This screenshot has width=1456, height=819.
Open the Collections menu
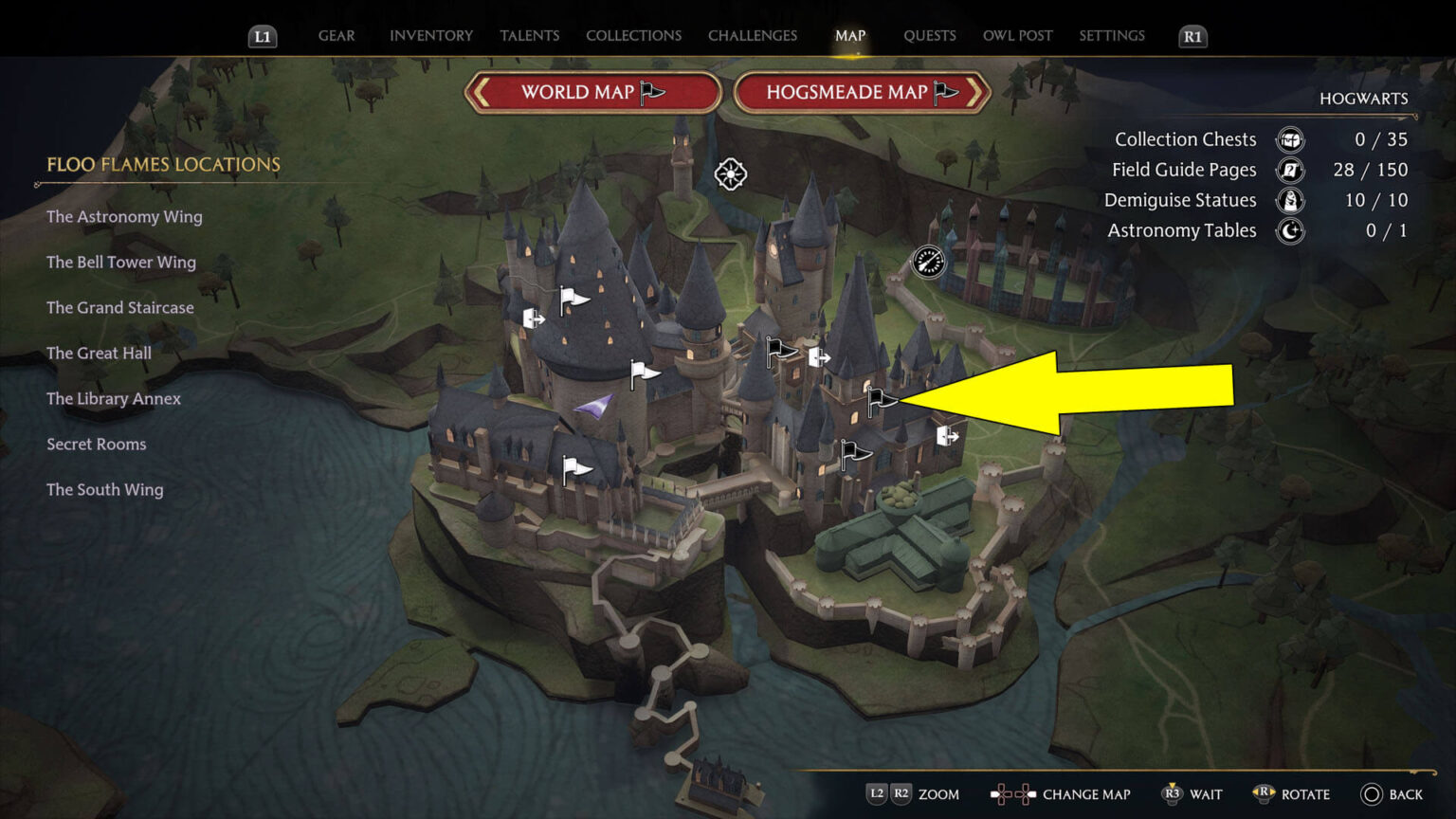pos(633,35)
